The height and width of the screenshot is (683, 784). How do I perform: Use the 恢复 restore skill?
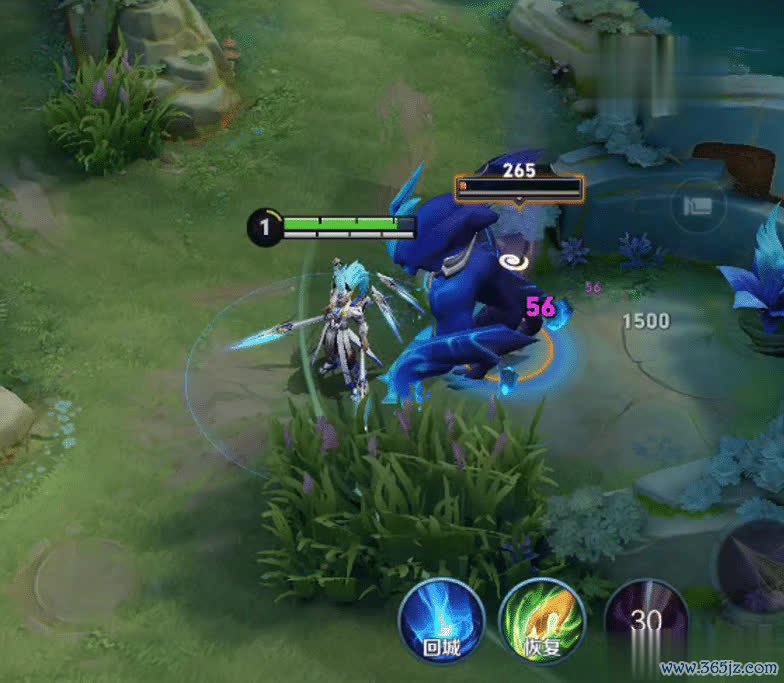[x=541, y=621]
